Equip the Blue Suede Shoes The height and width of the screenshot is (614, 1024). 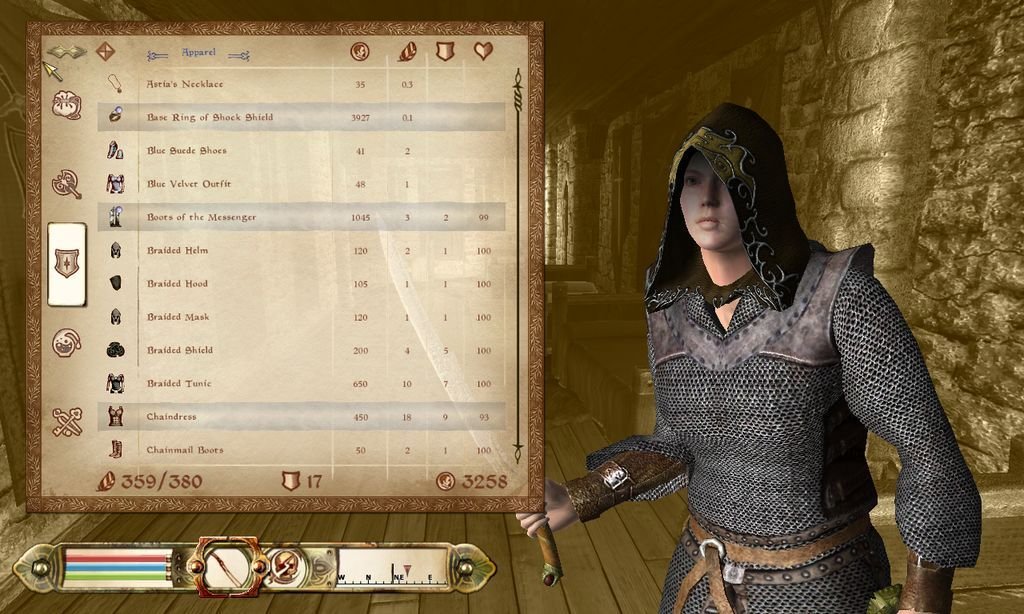(x=187, y=151)
